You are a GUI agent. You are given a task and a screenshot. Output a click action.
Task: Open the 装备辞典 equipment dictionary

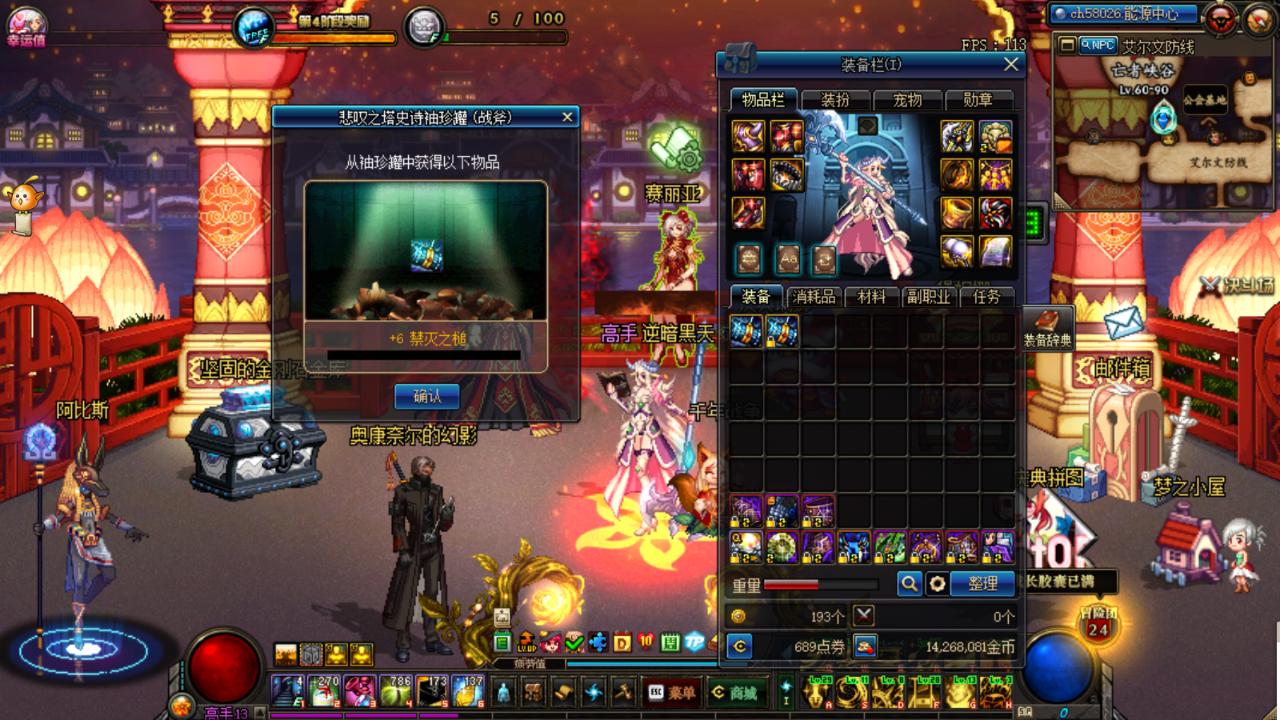(x=1047, y=328)
